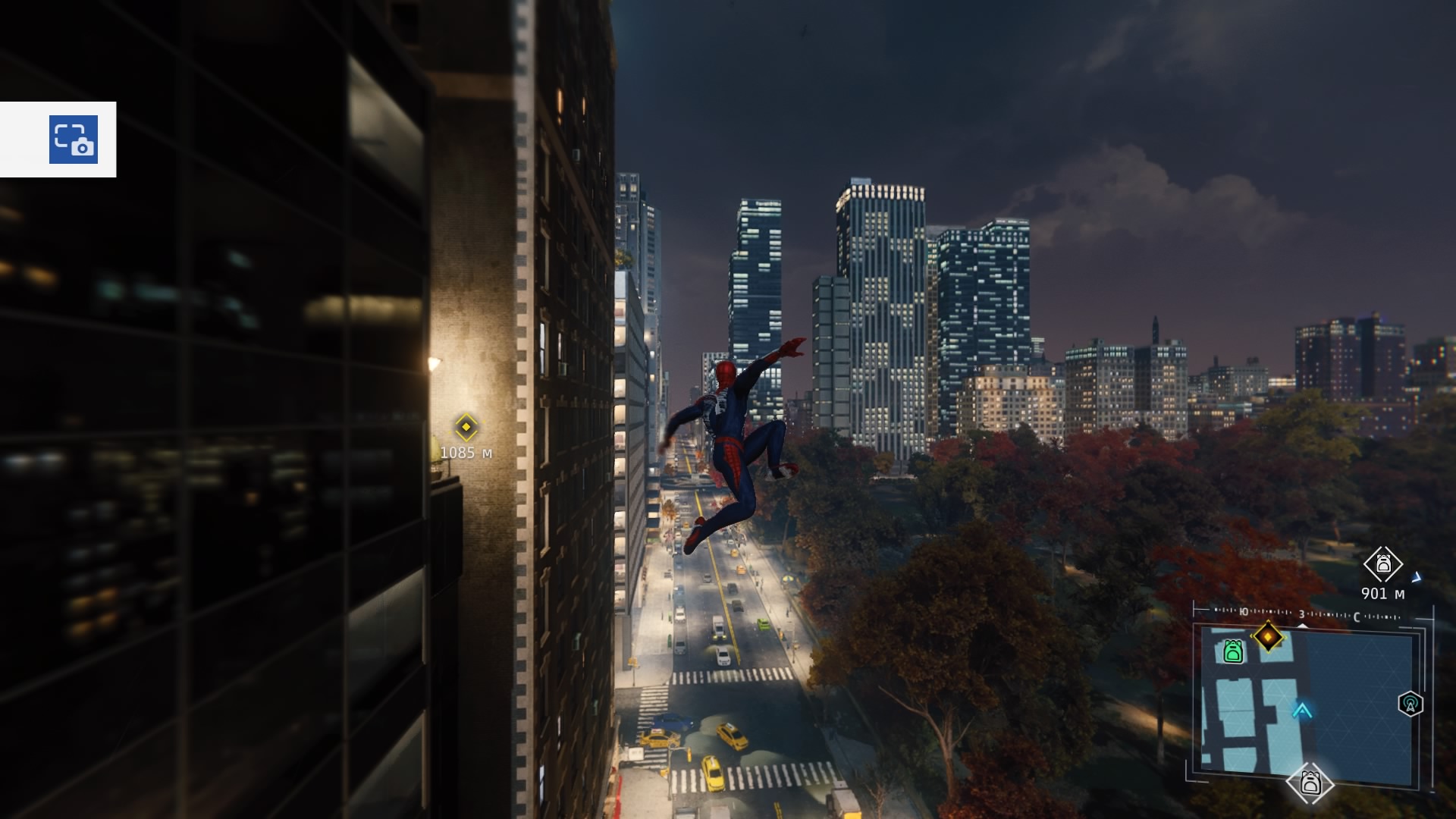Click the player arrow on the minimap
Viewport: 1456px width, 819px height.
1303,710
